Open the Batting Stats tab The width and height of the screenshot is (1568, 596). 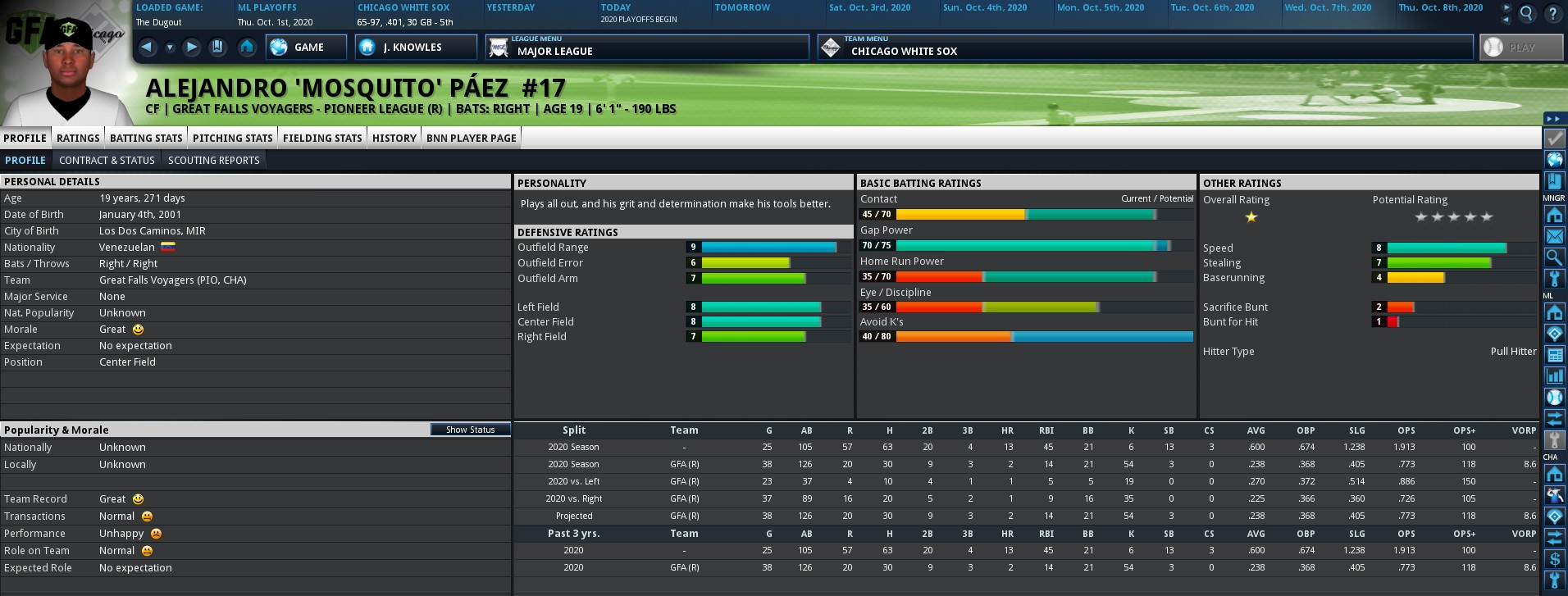tap(146, 138)
